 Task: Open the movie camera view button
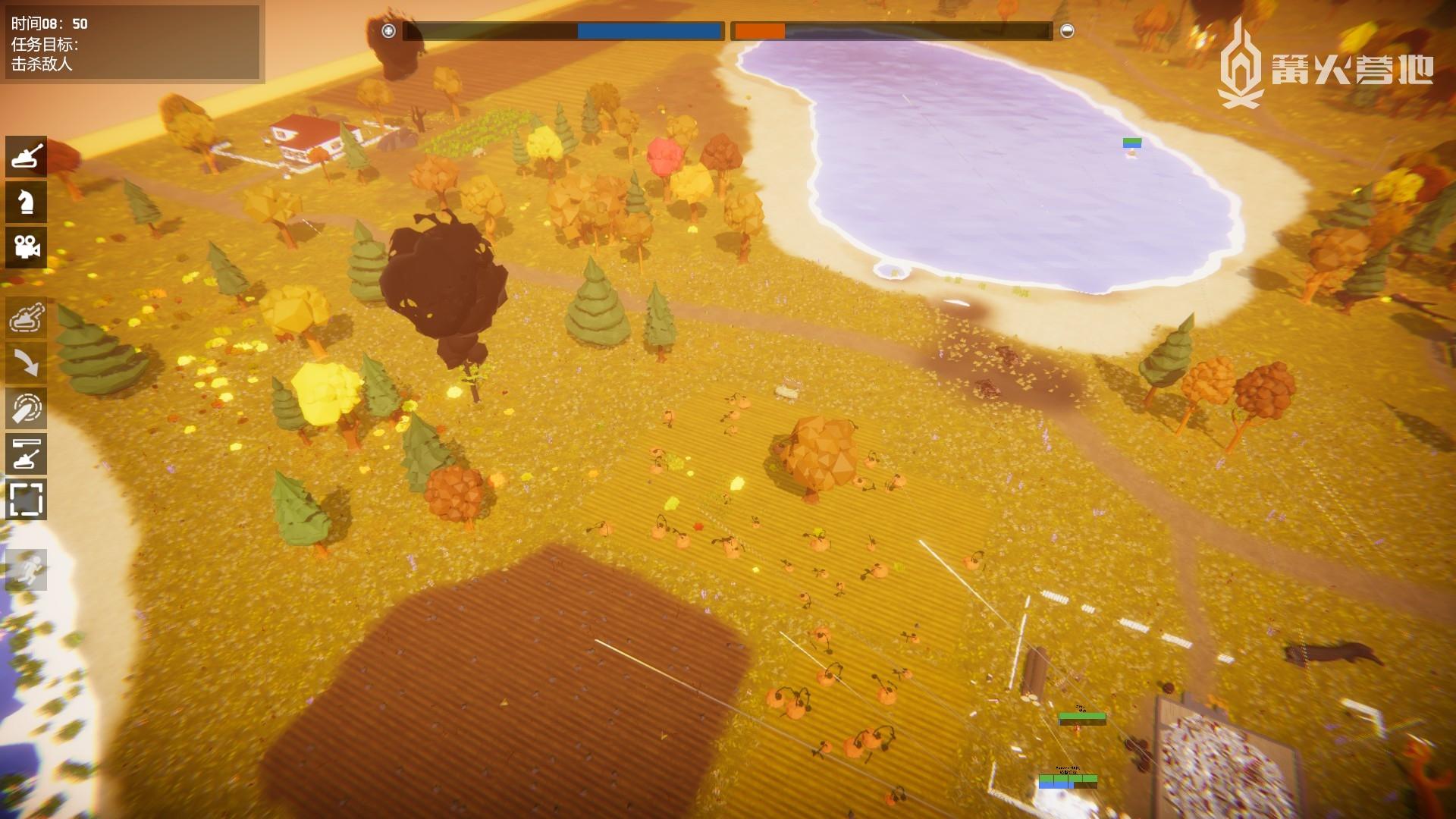27,247
